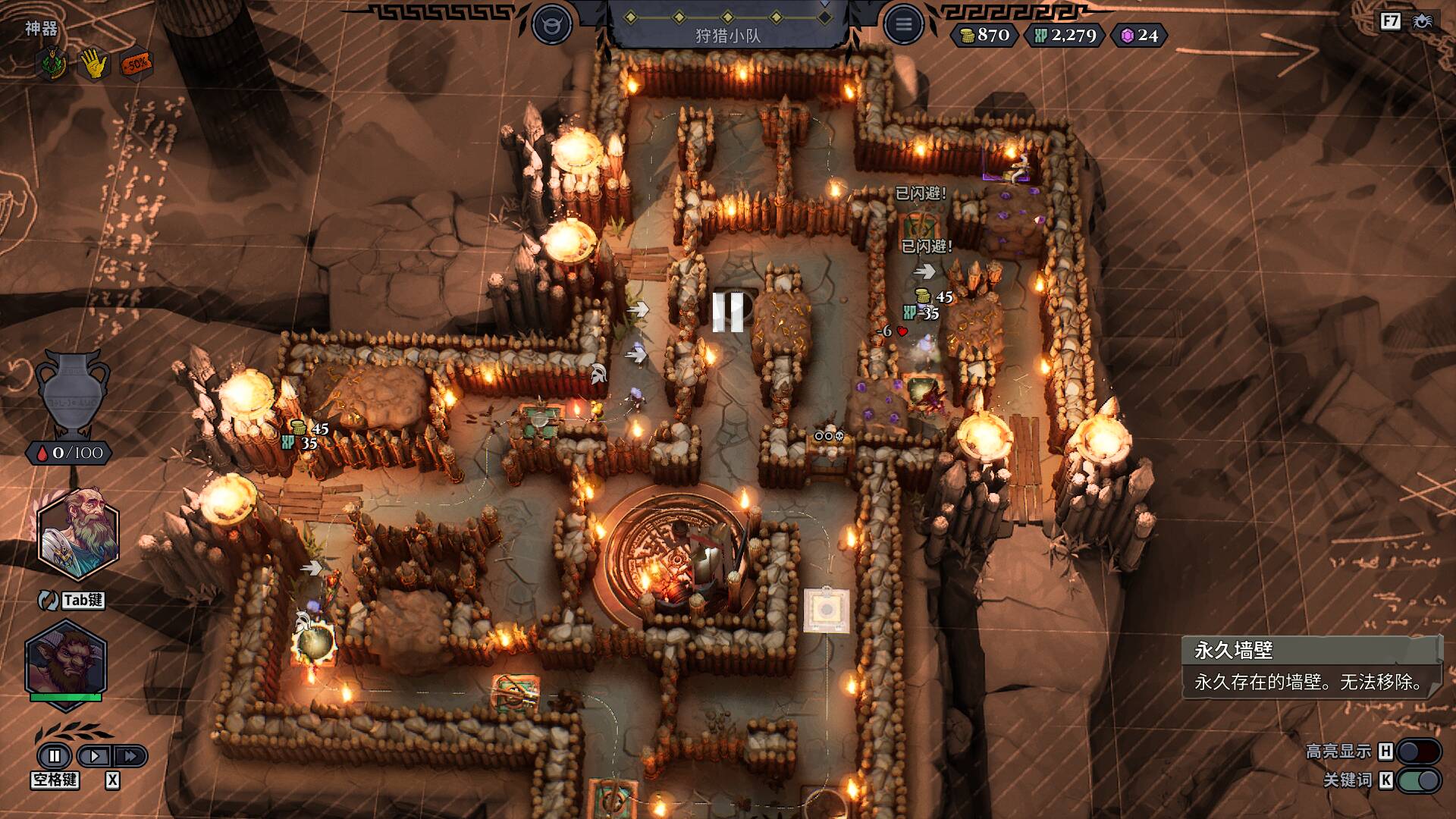Click the 狩猎小队 wave progress banner
The image size is (1456, 819).
(x=728, y=26)
